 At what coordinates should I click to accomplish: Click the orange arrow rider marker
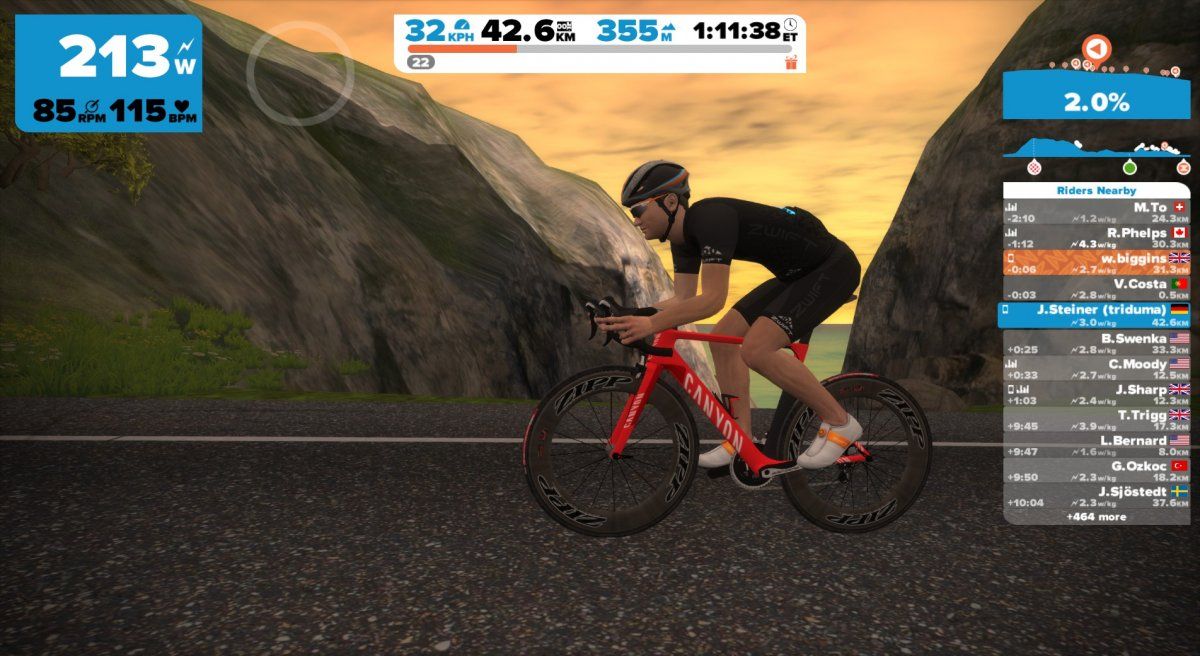1096,48
